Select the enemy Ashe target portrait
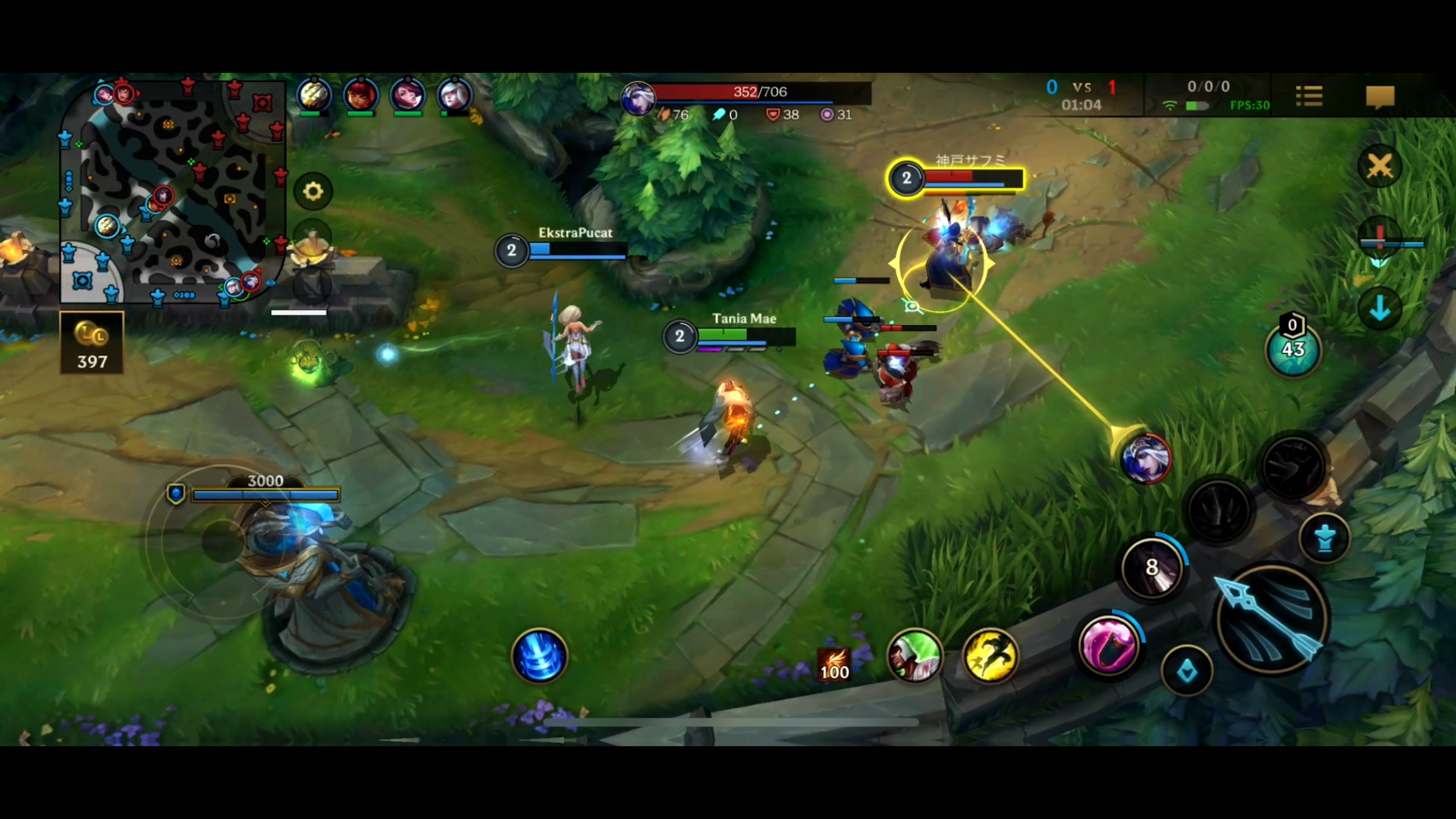Screen dimensions: 1456x819 (x=1145, y=459)
